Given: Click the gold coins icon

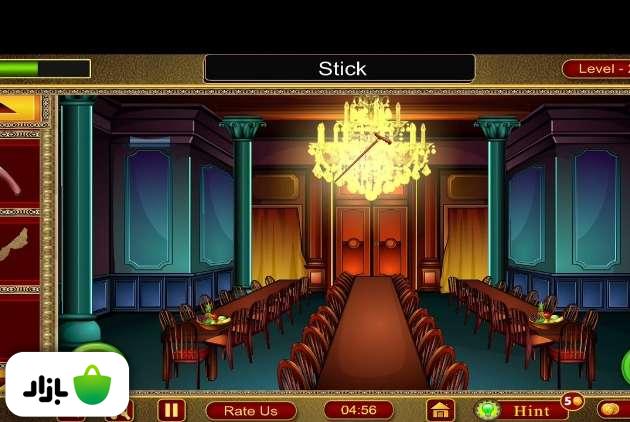Looking at the screenshot, I should [x=611, y=409].
